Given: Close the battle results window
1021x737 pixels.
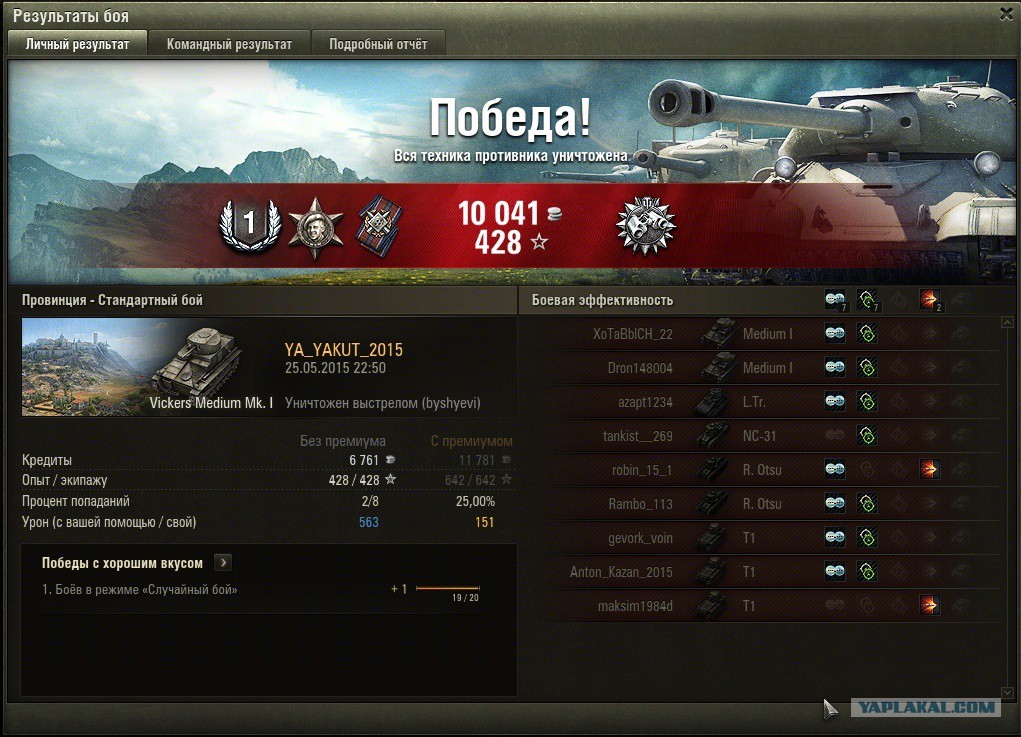Looking at the screenshot, I should (1006, 14).
